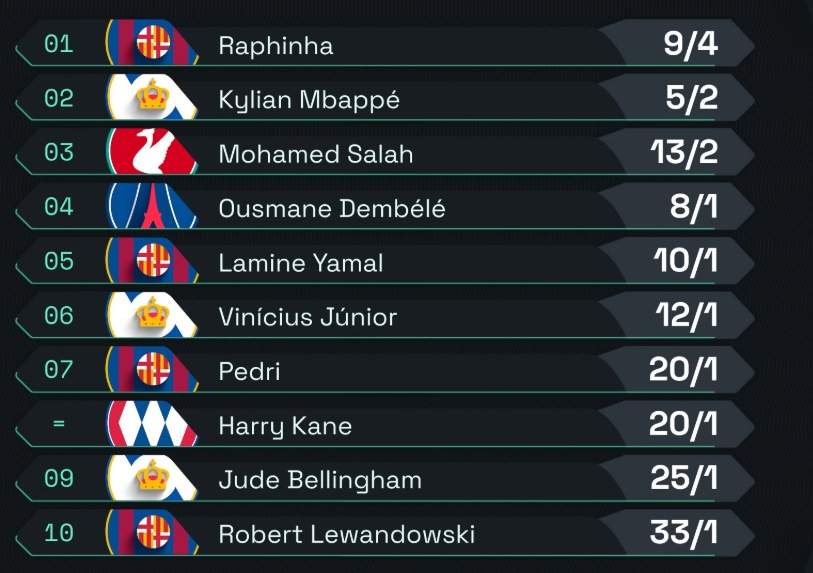
Task: Select Pedri's list entry
Action: pyautogui.click(x=250, y=371)
